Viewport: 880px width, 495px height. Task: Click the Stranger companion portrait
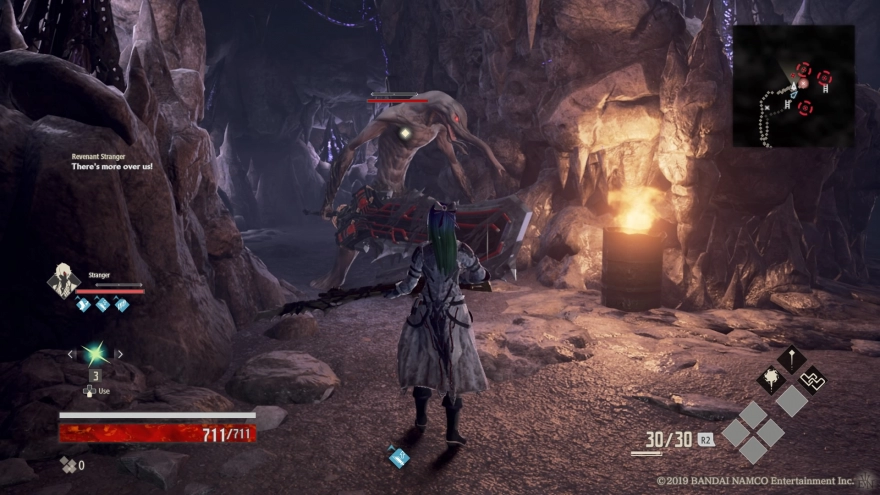(x=61, y=281)
